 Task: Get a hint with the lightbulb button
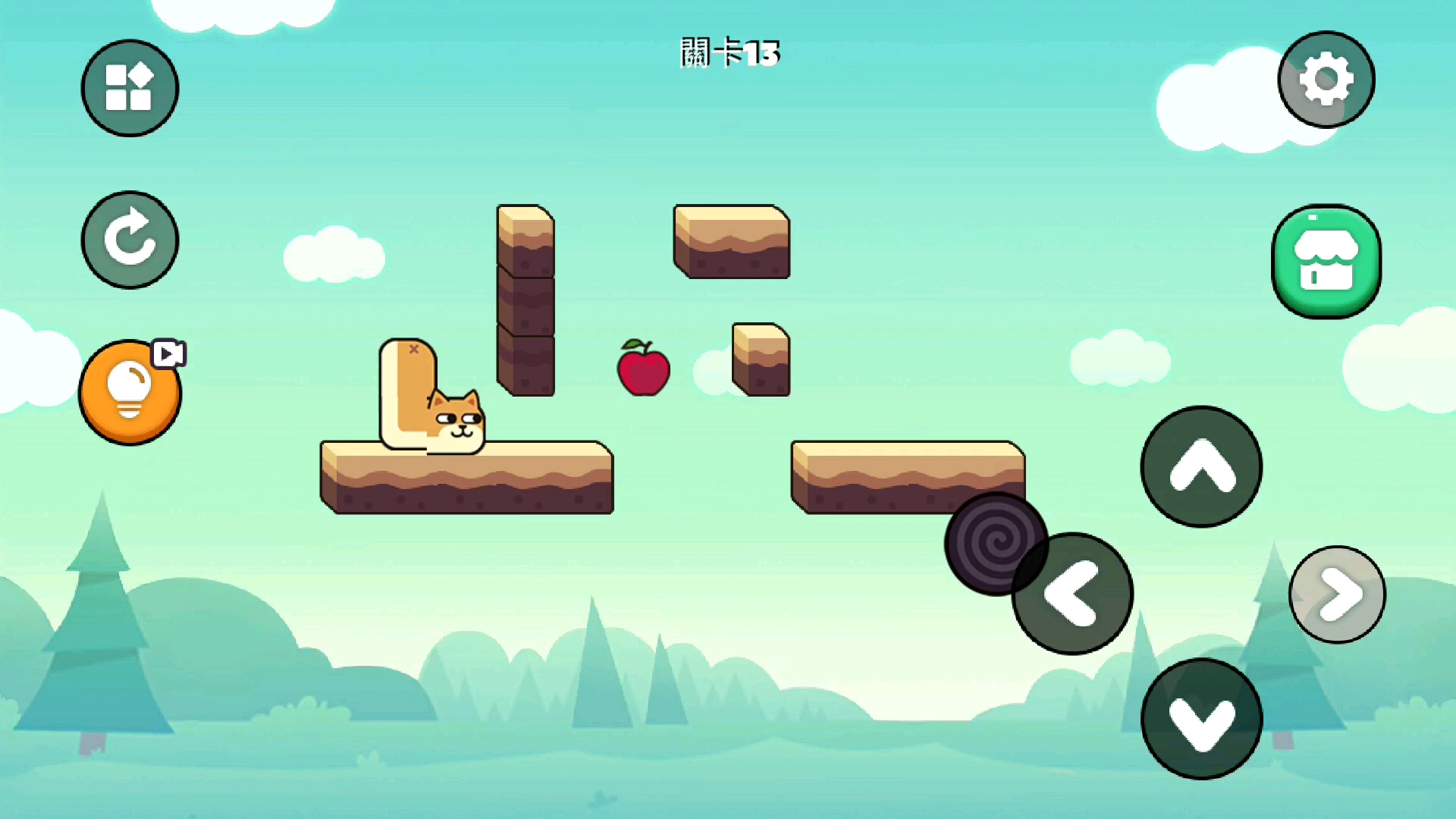click(x=130, y=392)
